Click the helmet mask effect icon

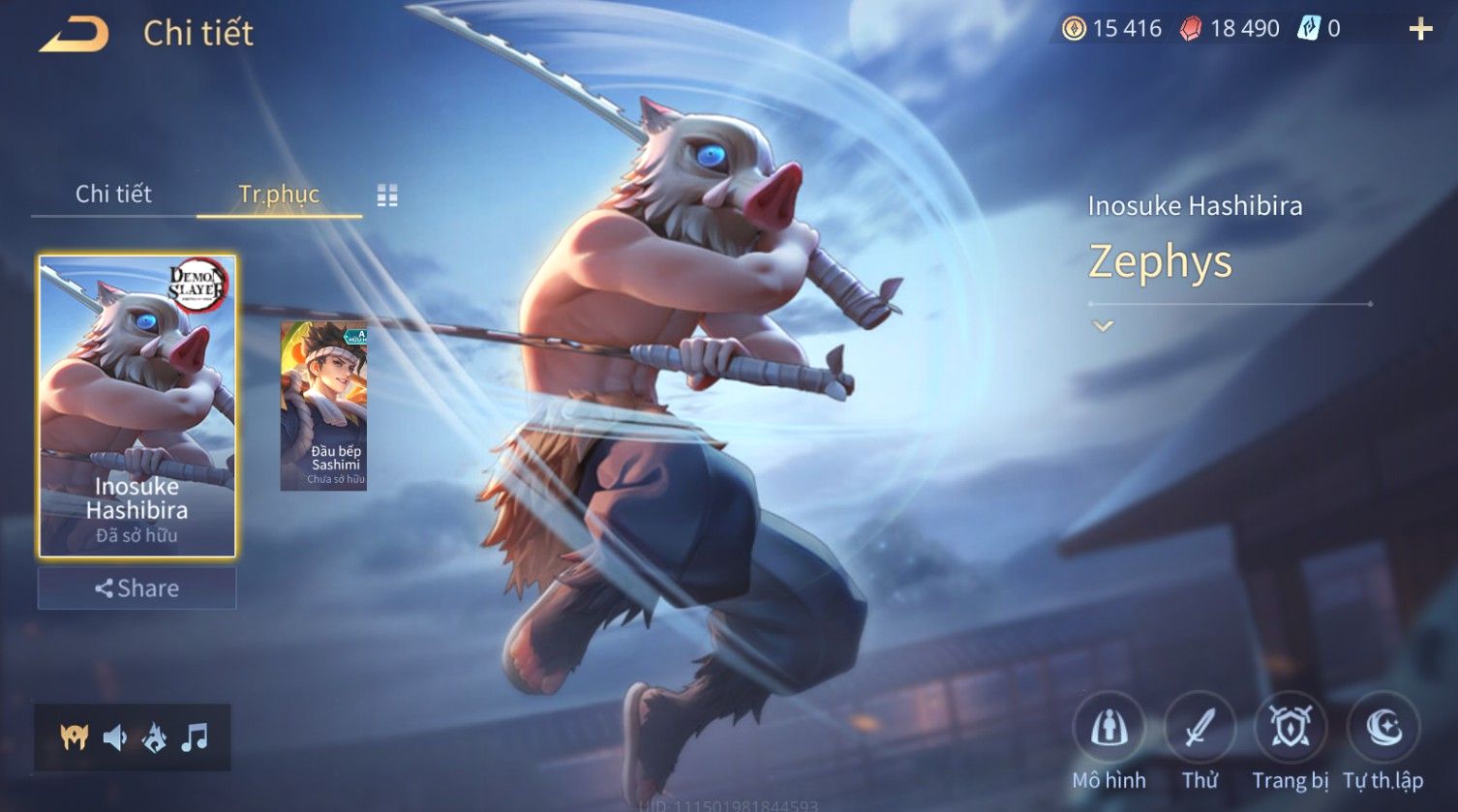click(x=74, y=738)
